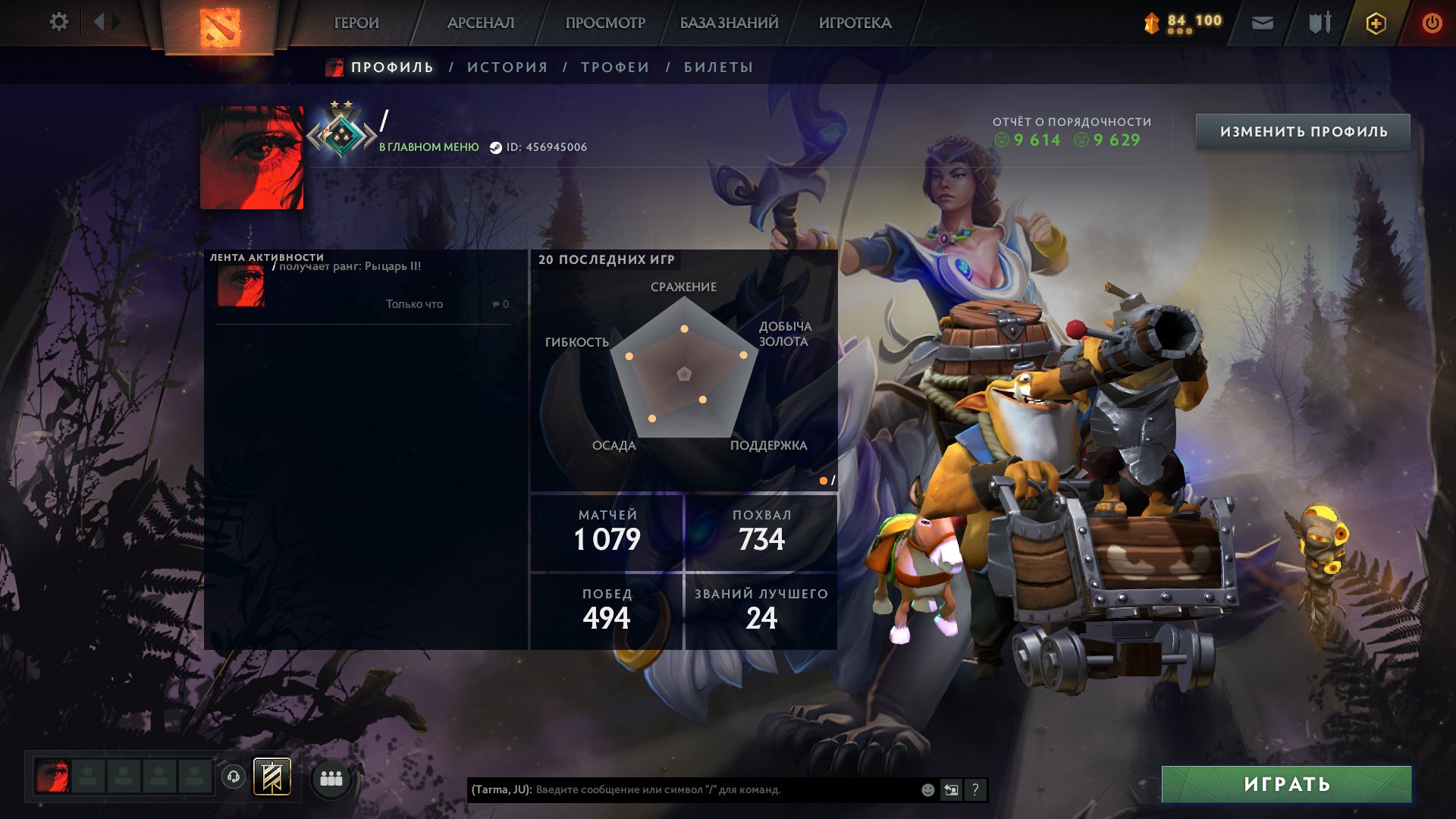Open the АРСЕНАЛ menu
This screenshot has width=1456, height=819.
[481, 23]
